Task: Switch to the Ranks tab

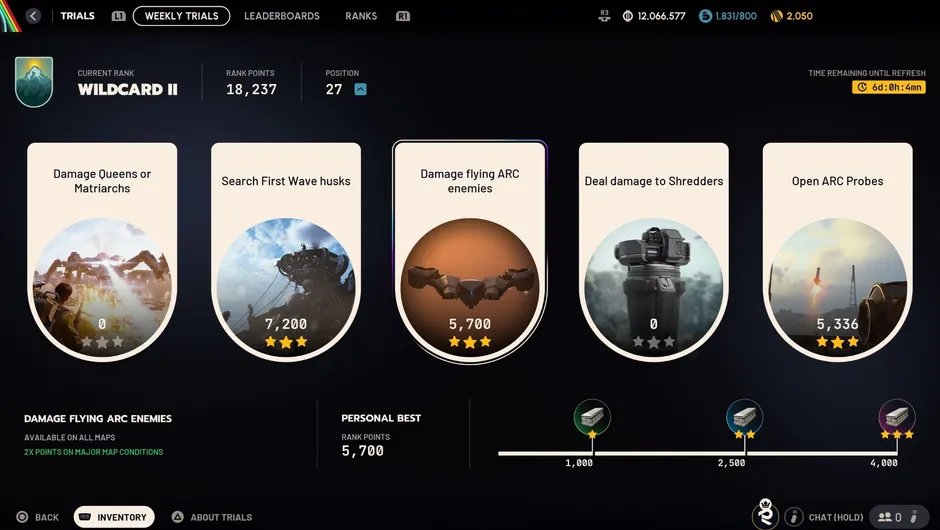Action: (x=361, y=16)
